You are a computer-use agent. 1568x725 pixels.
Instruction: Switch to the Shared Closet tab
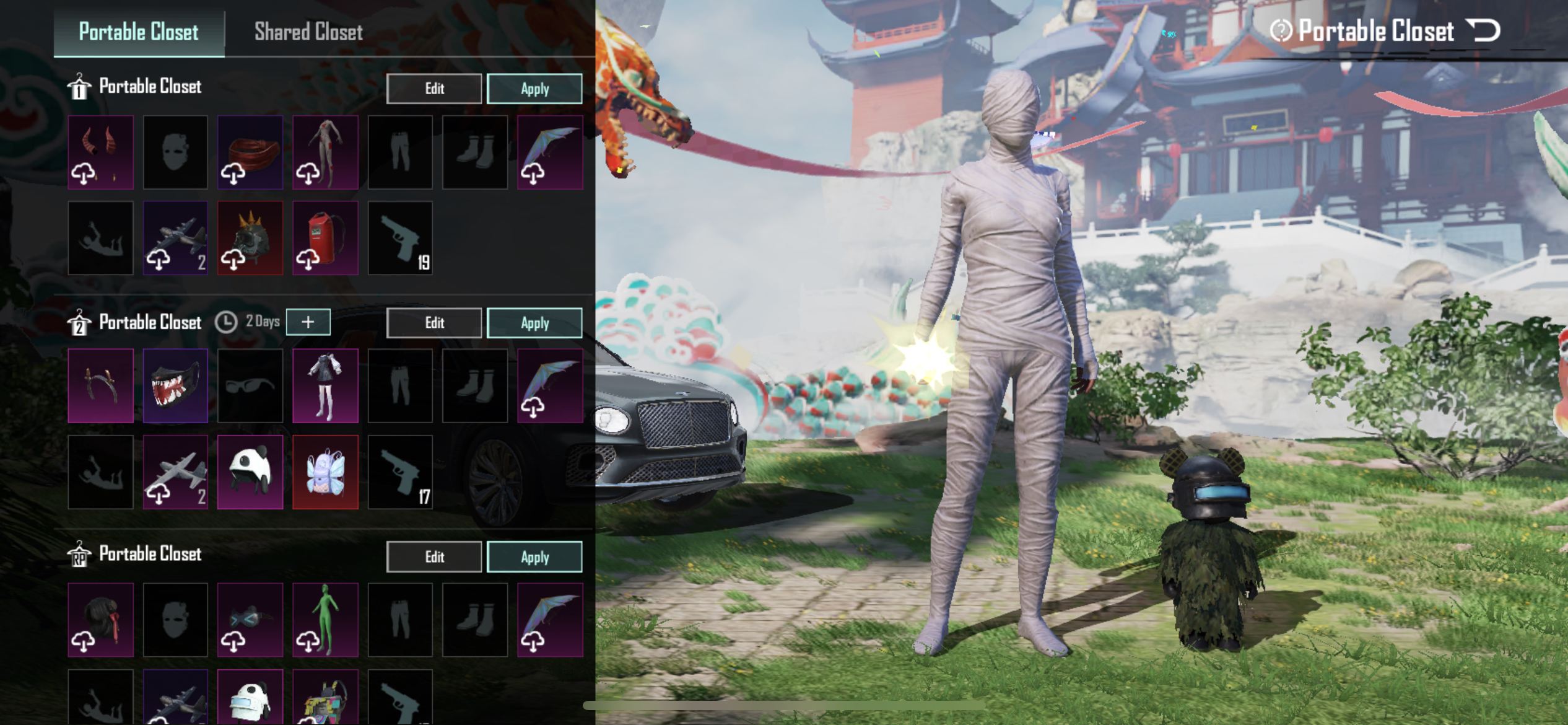(x=308, y=32)
